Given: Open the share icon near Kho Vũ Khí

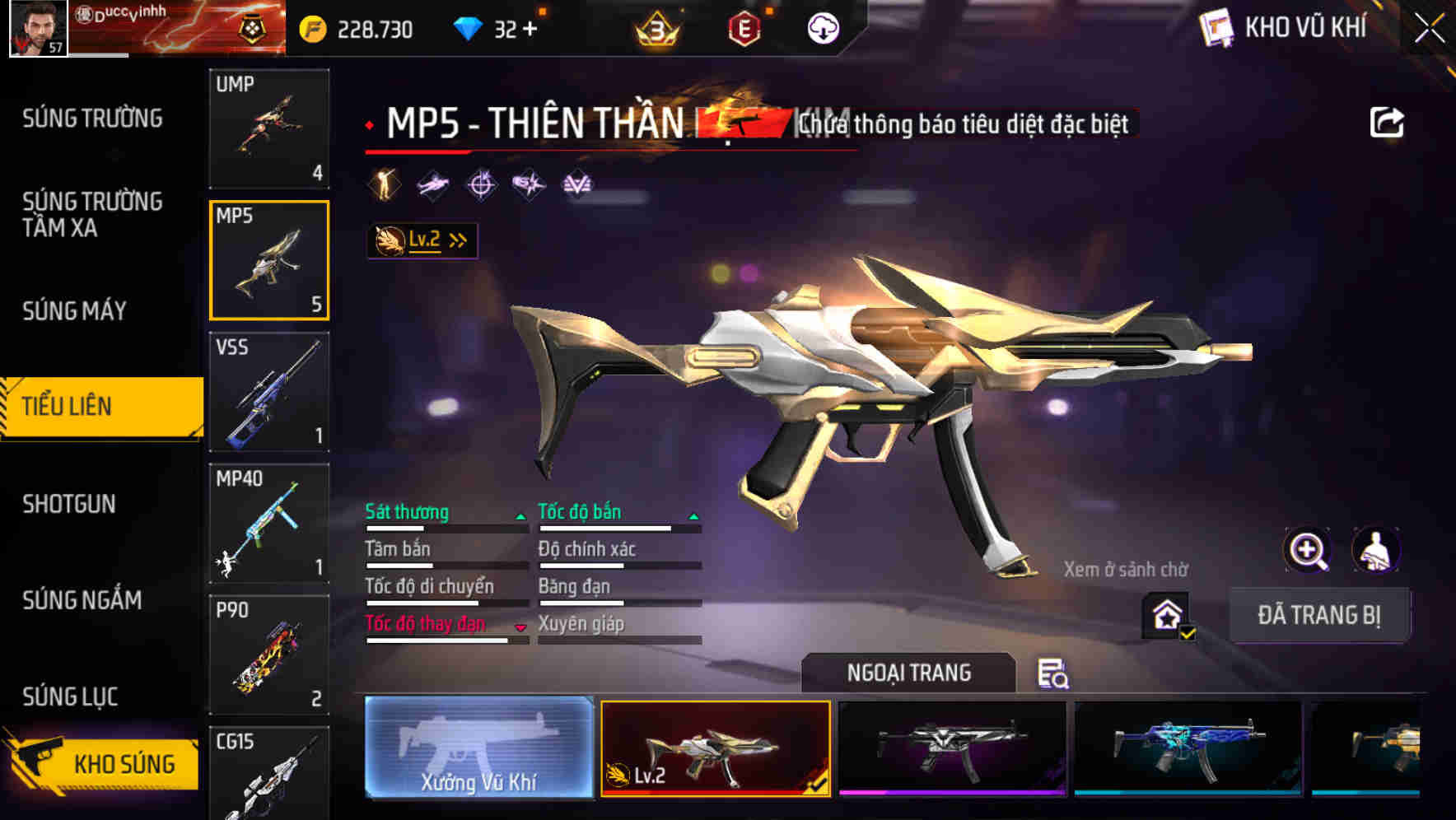Looking at the screenshot, I should [1388, 122].
